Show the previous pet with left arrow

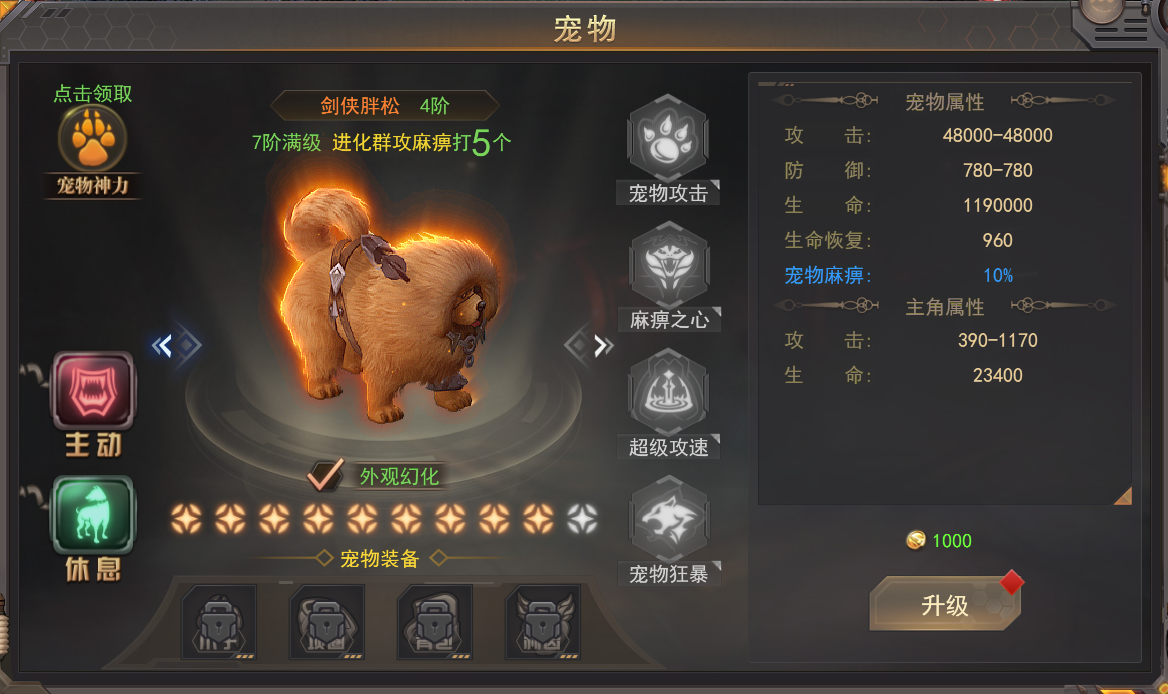[166, 346]
